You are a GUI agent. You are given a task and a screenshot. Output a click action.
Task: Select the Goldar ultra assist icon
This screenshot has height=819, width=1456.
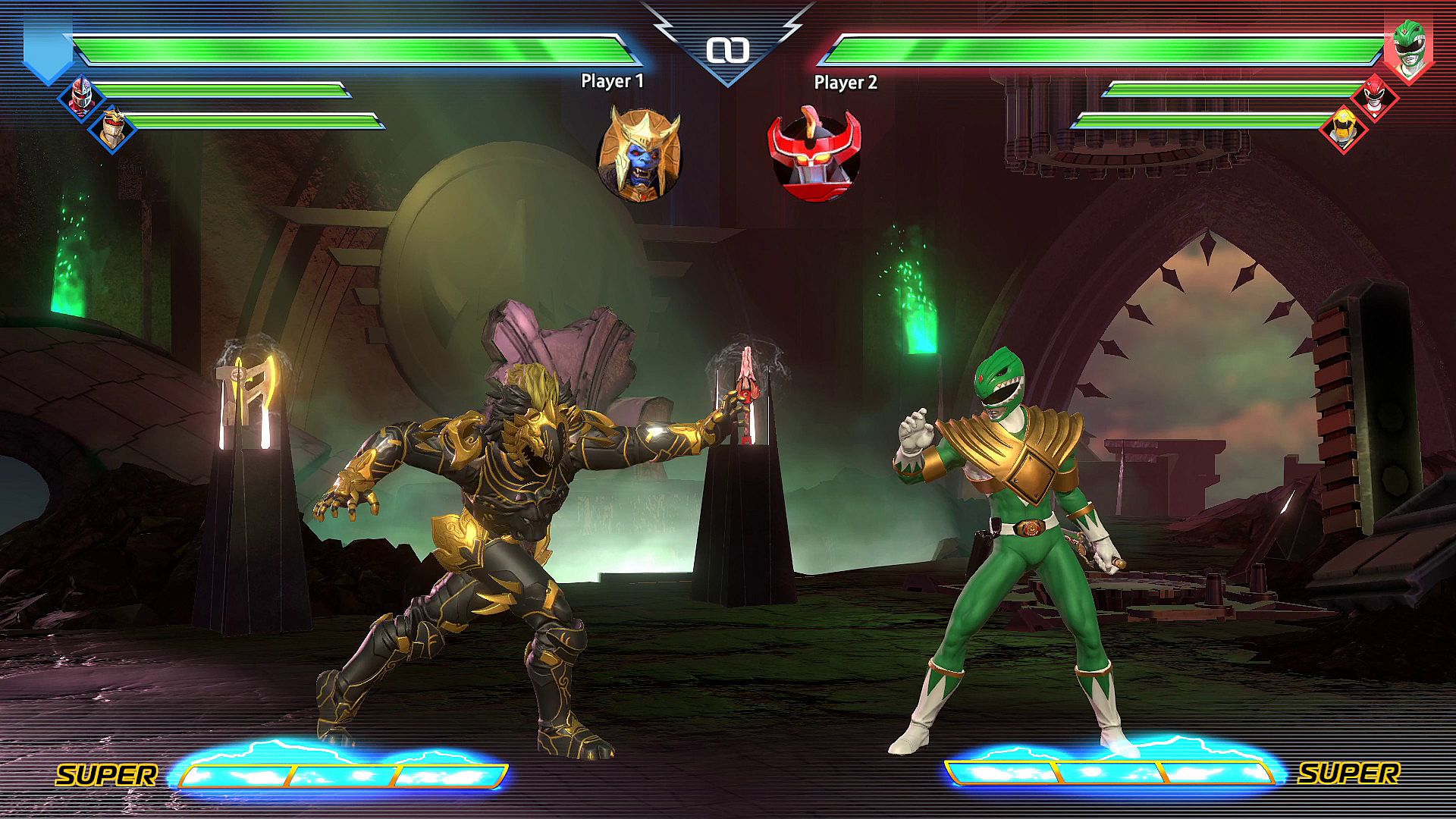tap(639, 155)
